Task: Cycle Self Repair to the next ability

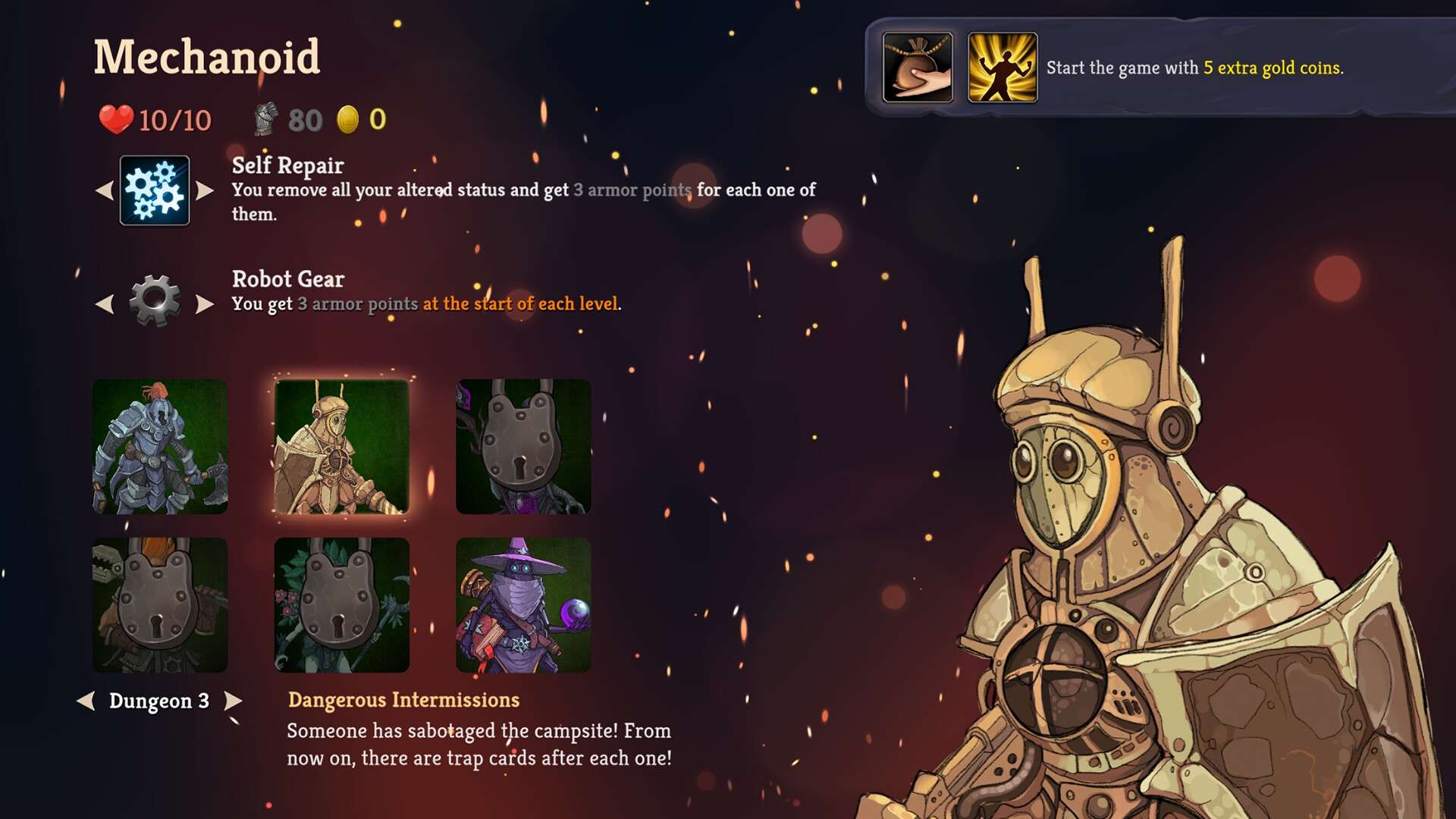Action: point(205,190)
